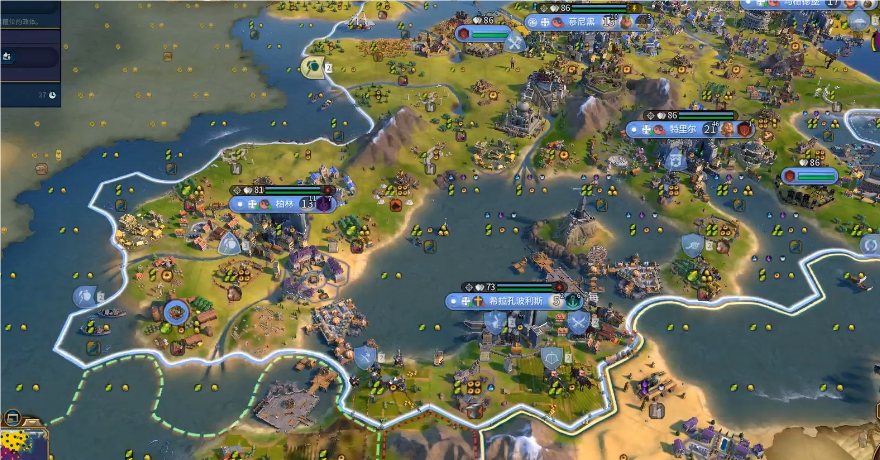This screenshot has height=460, width=880.
Task: Select the 慕尼黑 city banner
Action: 582,21
